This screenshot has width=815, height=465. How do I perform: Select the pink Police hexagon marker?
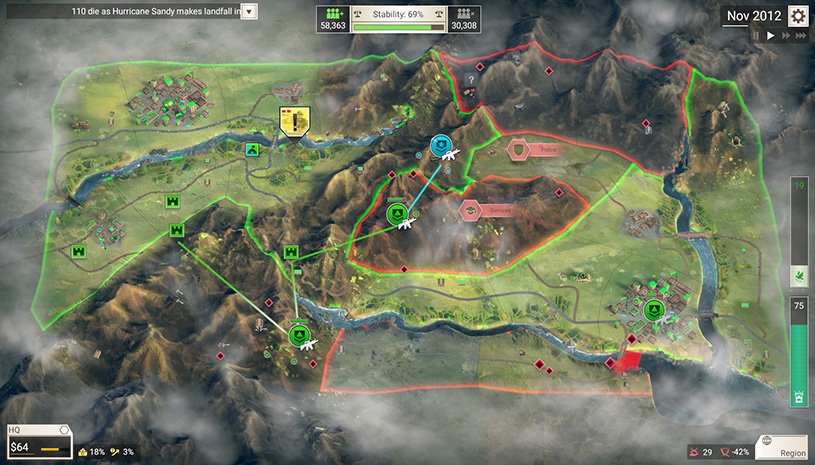[519, 149]
